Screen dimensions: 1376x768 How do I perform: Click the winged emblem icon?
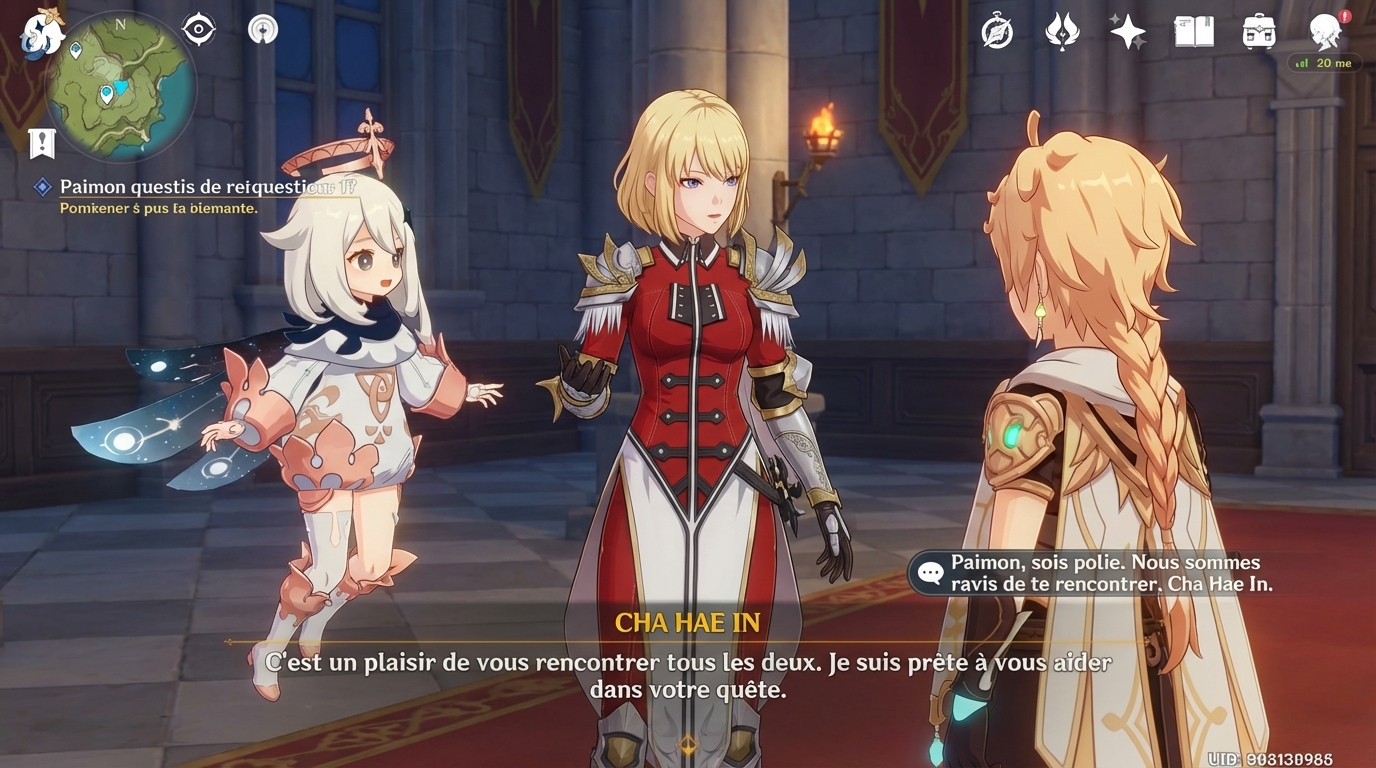(1061, 32)
